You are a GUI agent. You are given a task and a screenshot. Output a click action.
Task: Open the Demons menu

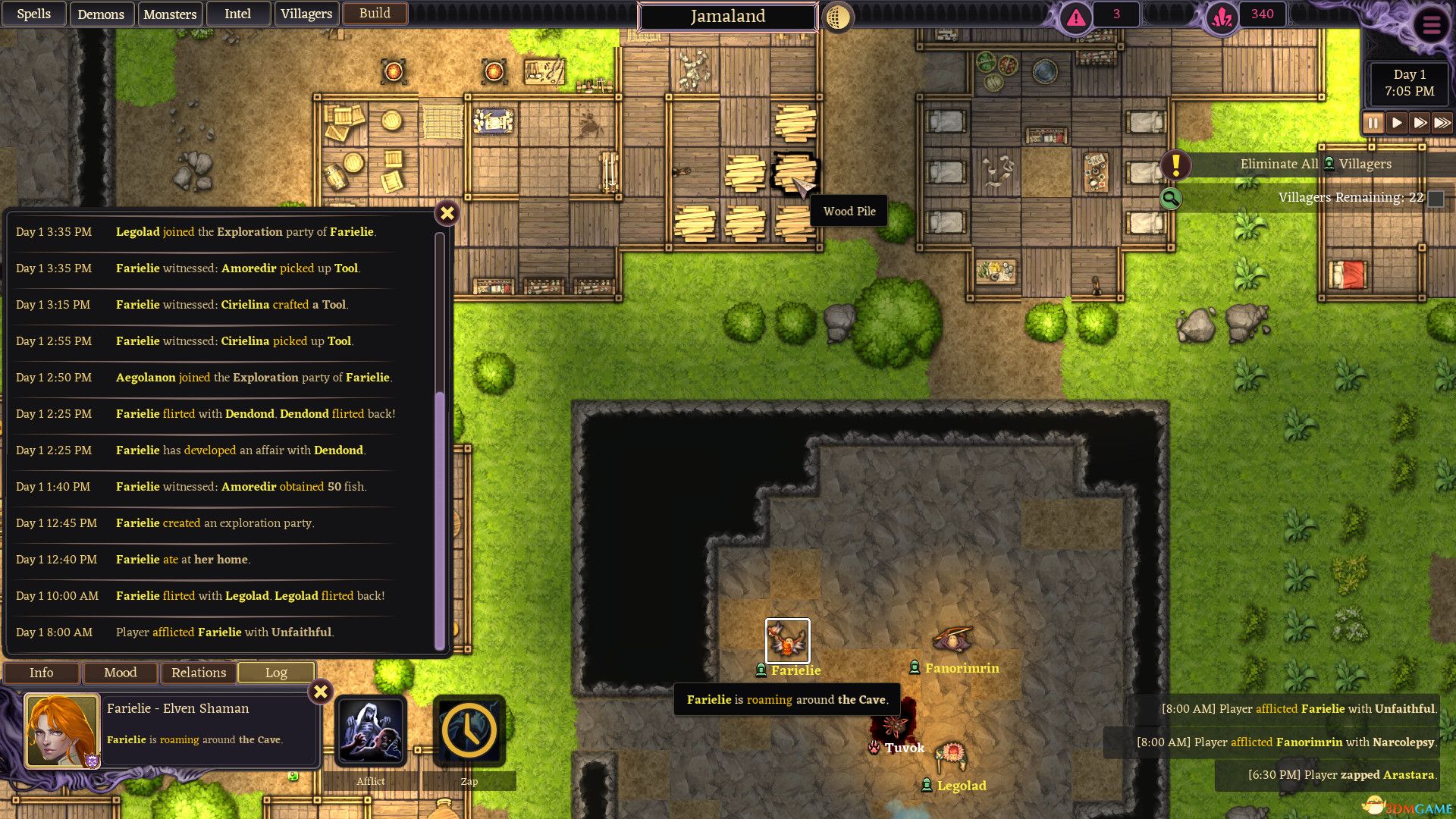[x=102, y=14]
